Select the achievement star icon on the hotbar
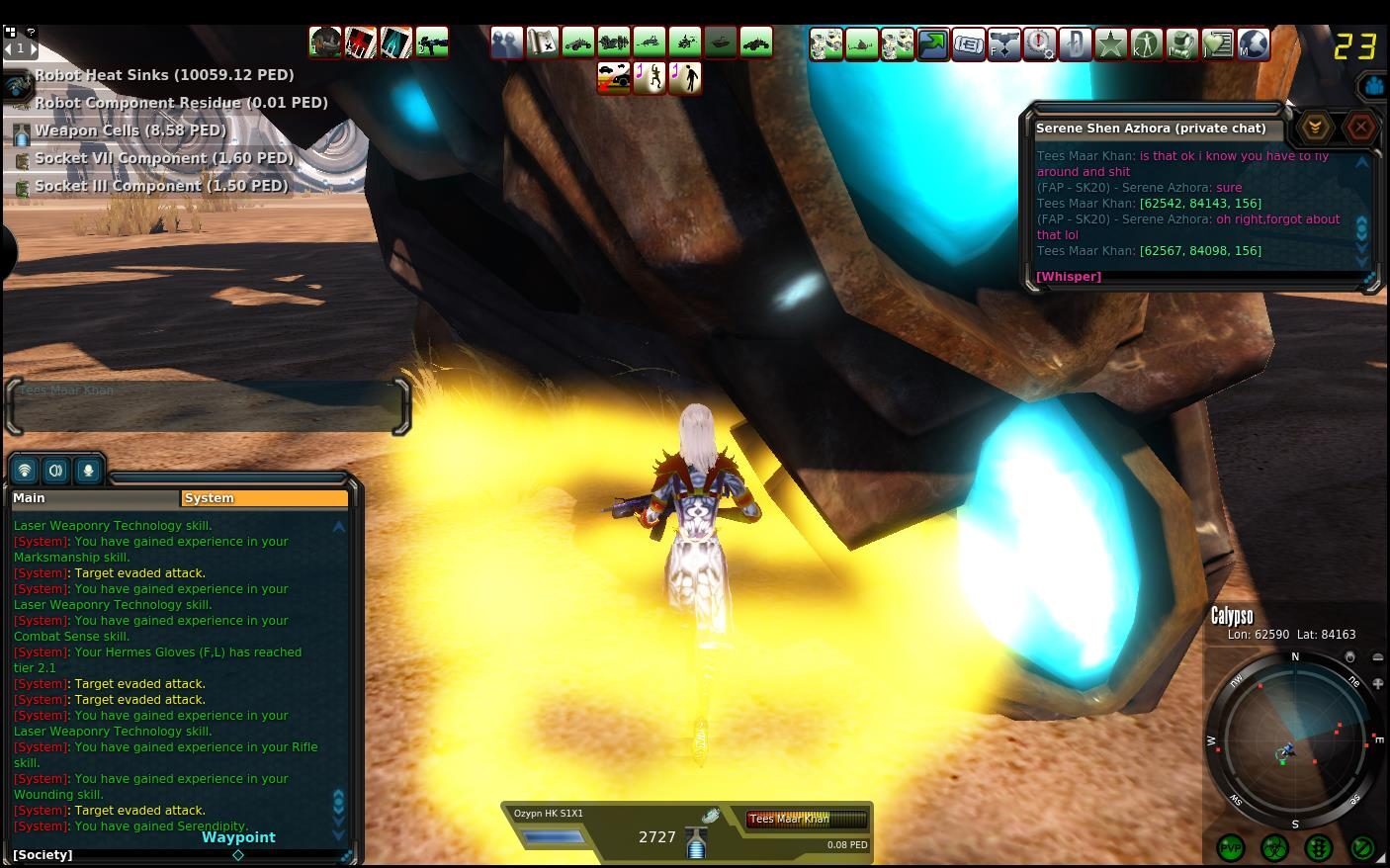 point(1110,43)
